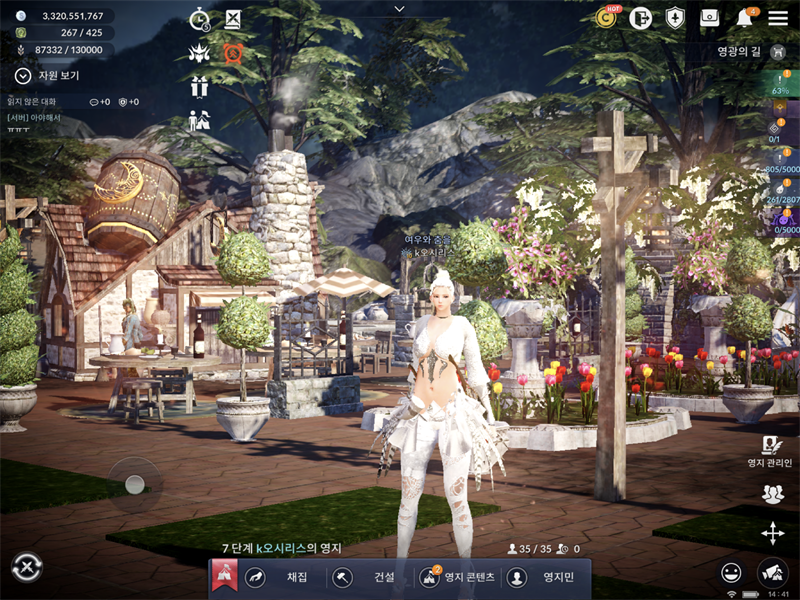Expand the 자원 보기 resource view
The image size is (800, 600).
click(23, 76)
